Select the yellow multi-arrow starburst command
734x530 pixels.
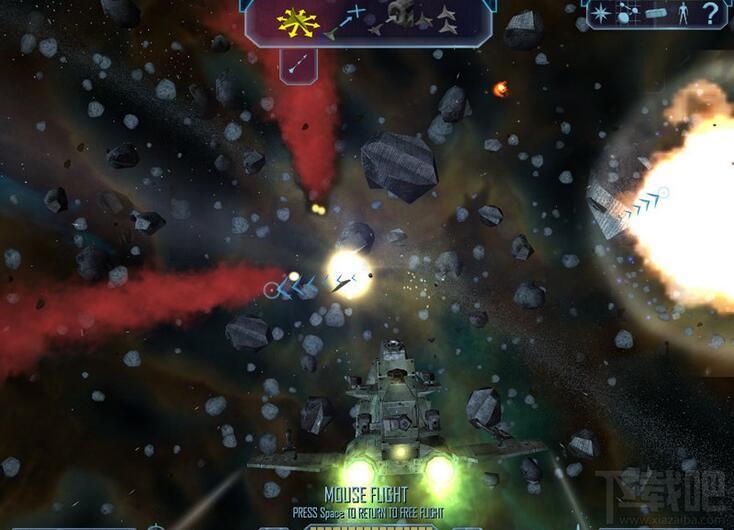click(297, 20)
